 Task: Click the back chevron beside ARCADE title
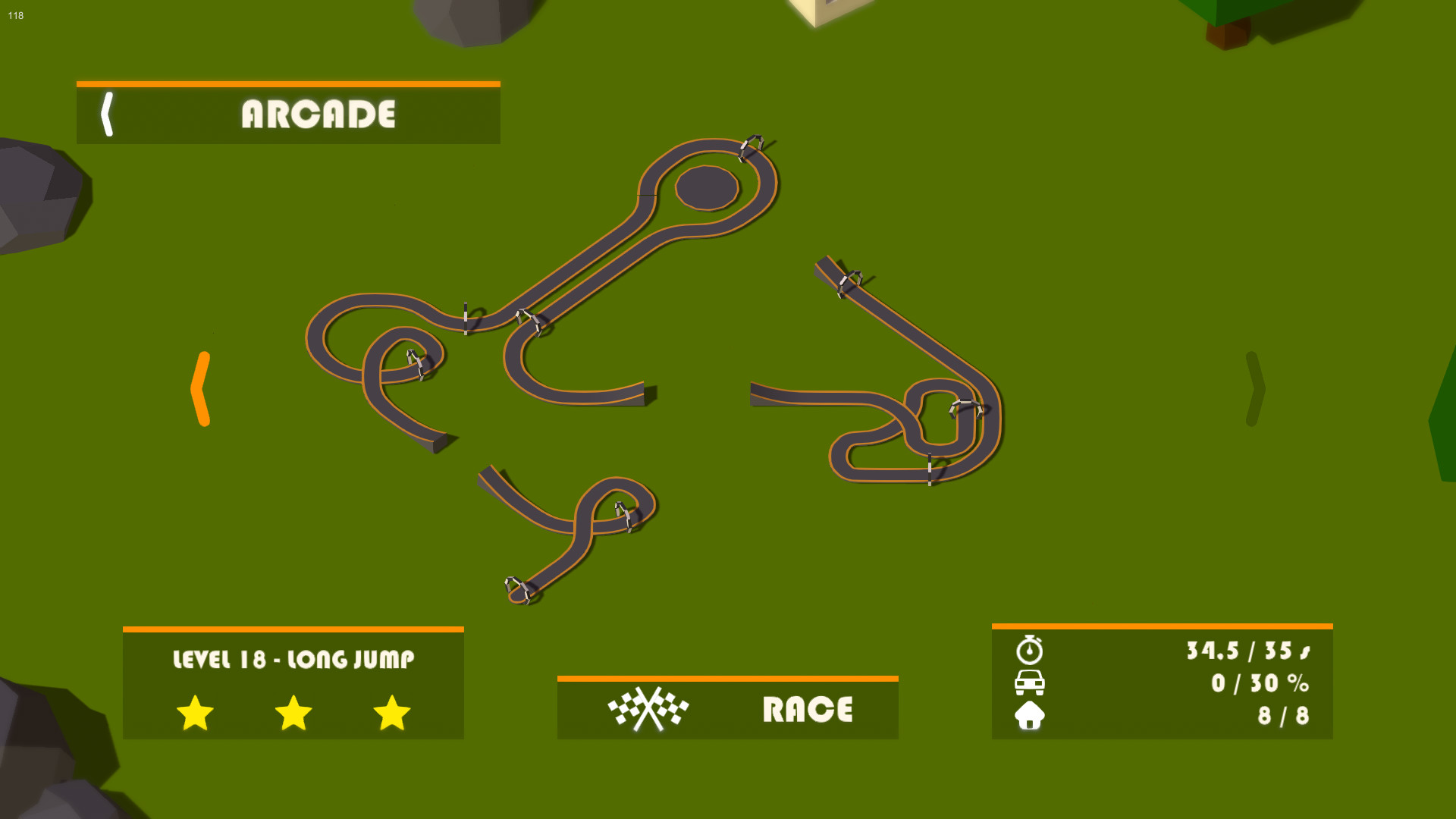(108, 115)
